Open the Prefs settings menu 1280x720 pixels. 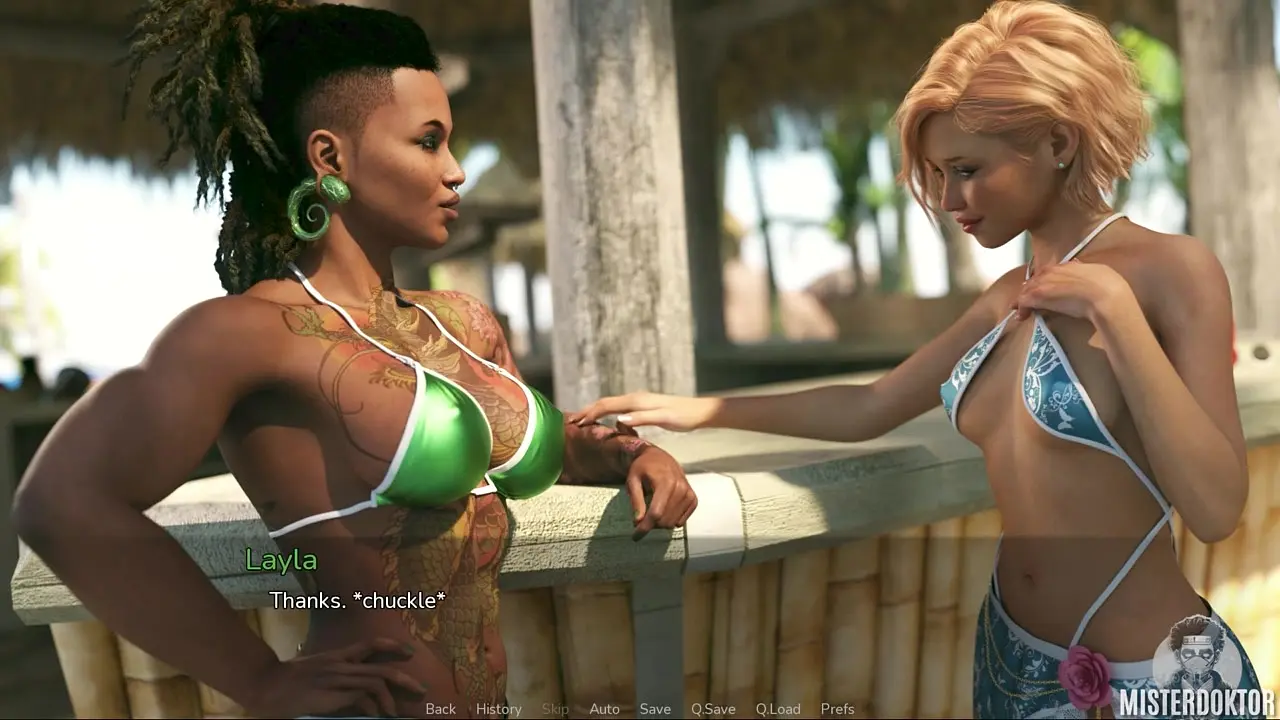coord(837,709)
